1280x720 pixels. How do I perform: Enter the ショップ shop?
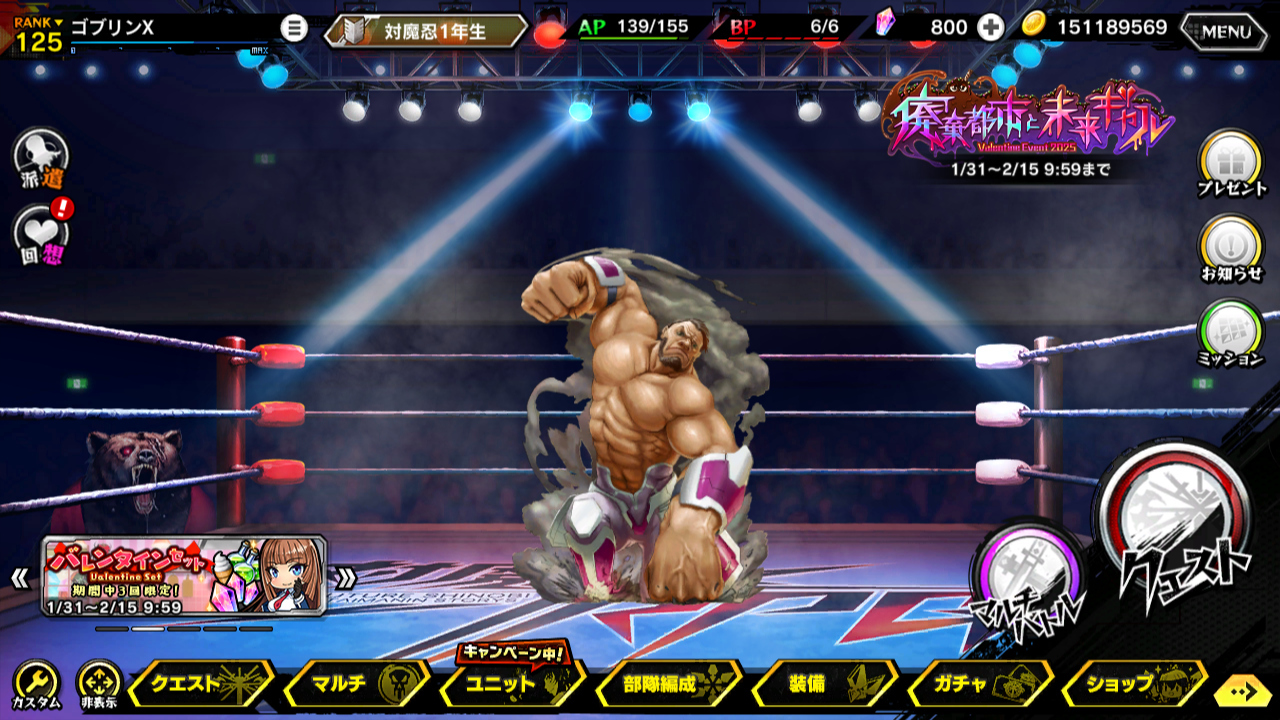1135,685
